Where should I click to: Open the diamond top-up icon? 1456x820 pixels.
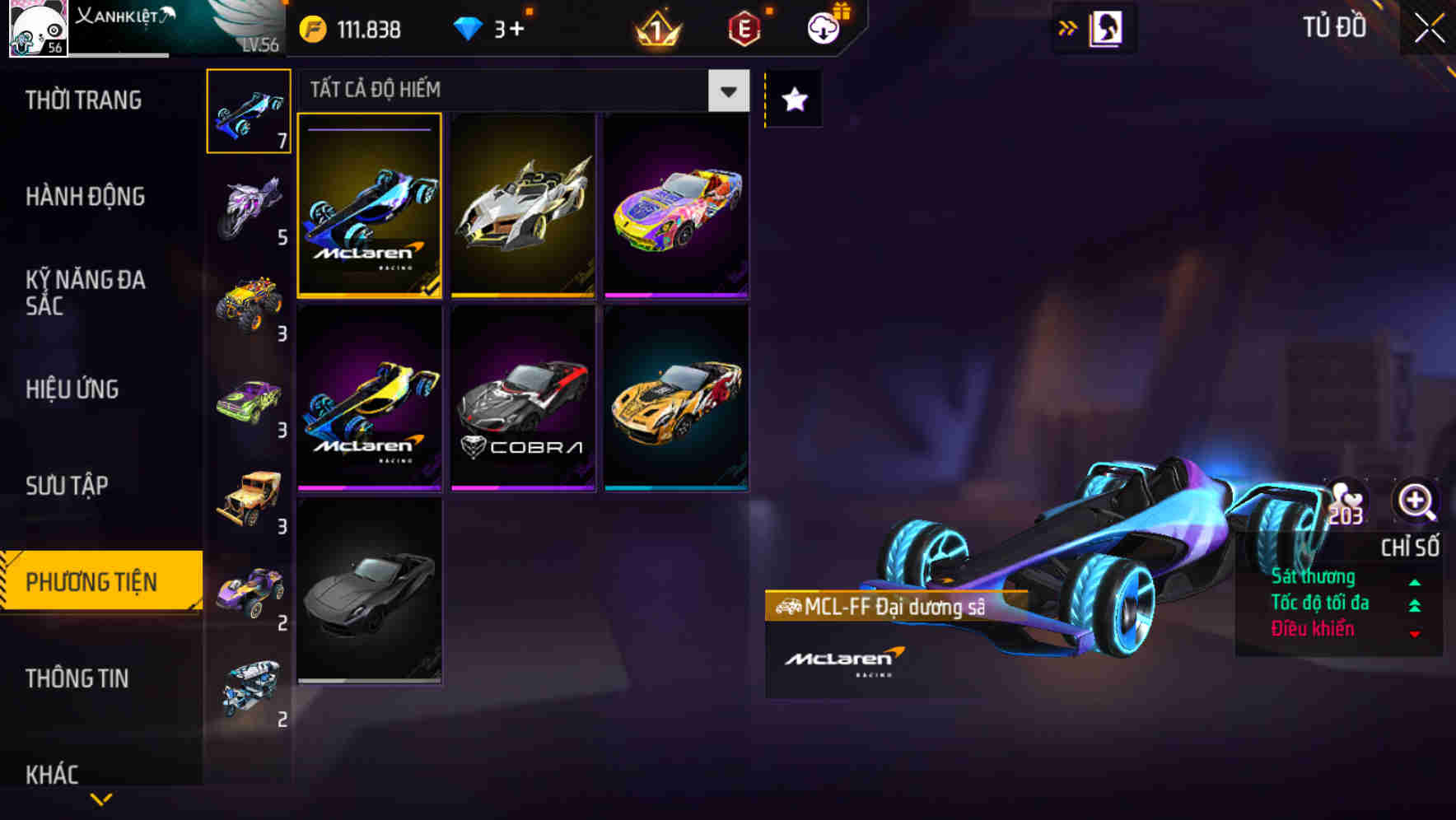tap(469, 28)
